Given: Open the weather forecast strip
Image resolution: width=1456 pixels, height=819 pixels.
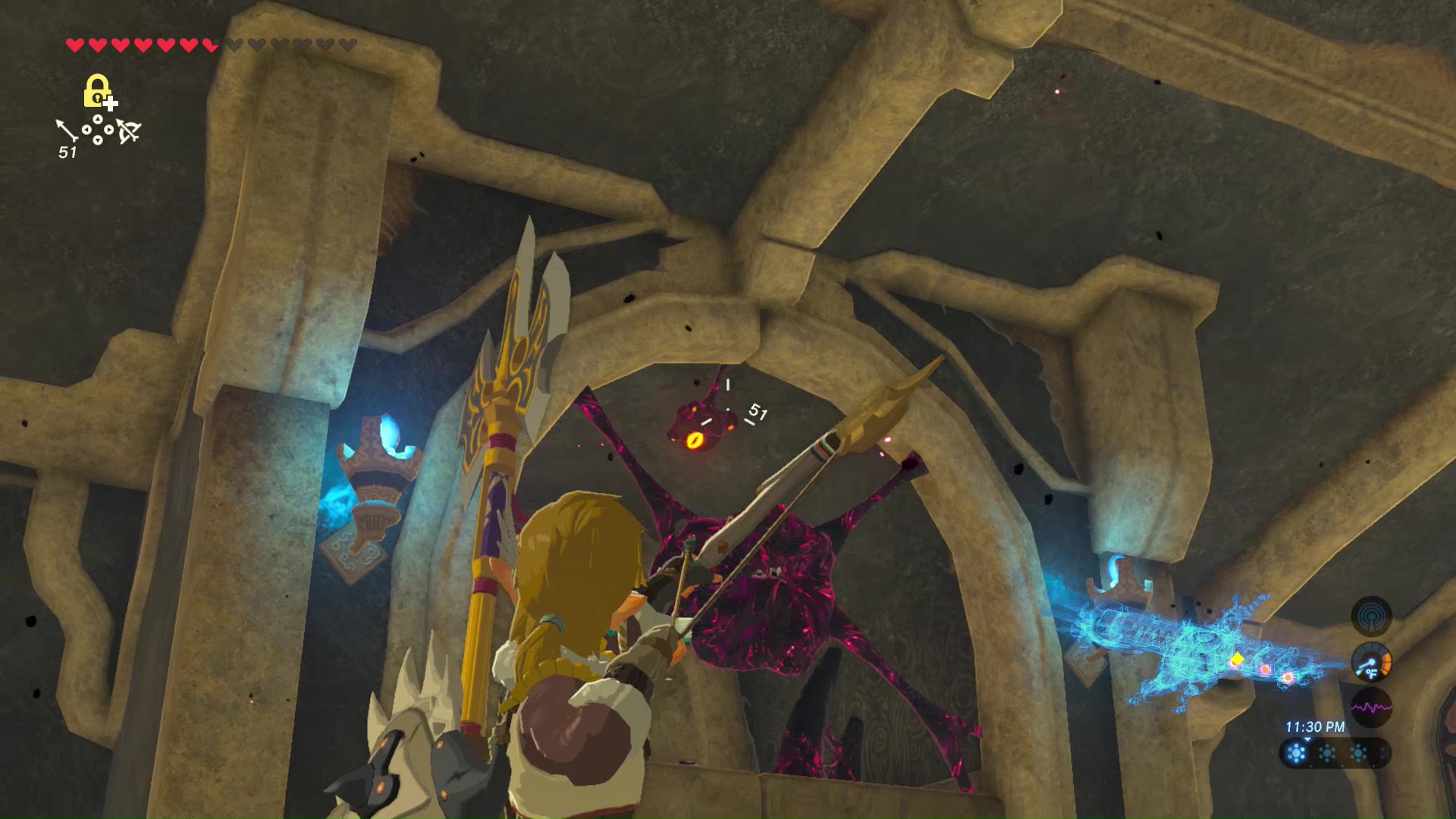Looking at the screenshot, I should (x=1335, y=753).
